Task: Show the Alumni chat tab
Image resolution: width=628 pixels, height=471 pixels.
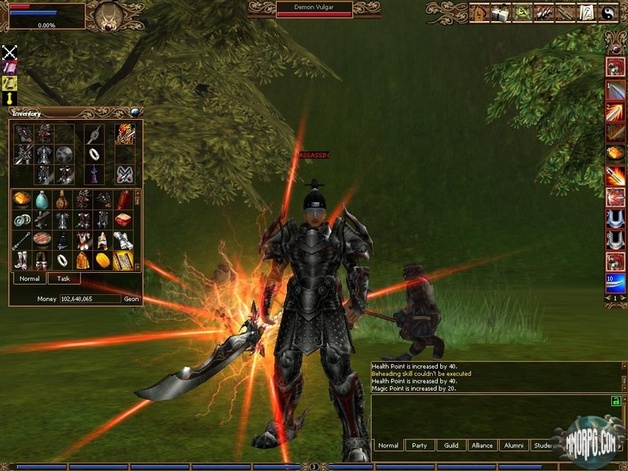Action: click(514, 445)
